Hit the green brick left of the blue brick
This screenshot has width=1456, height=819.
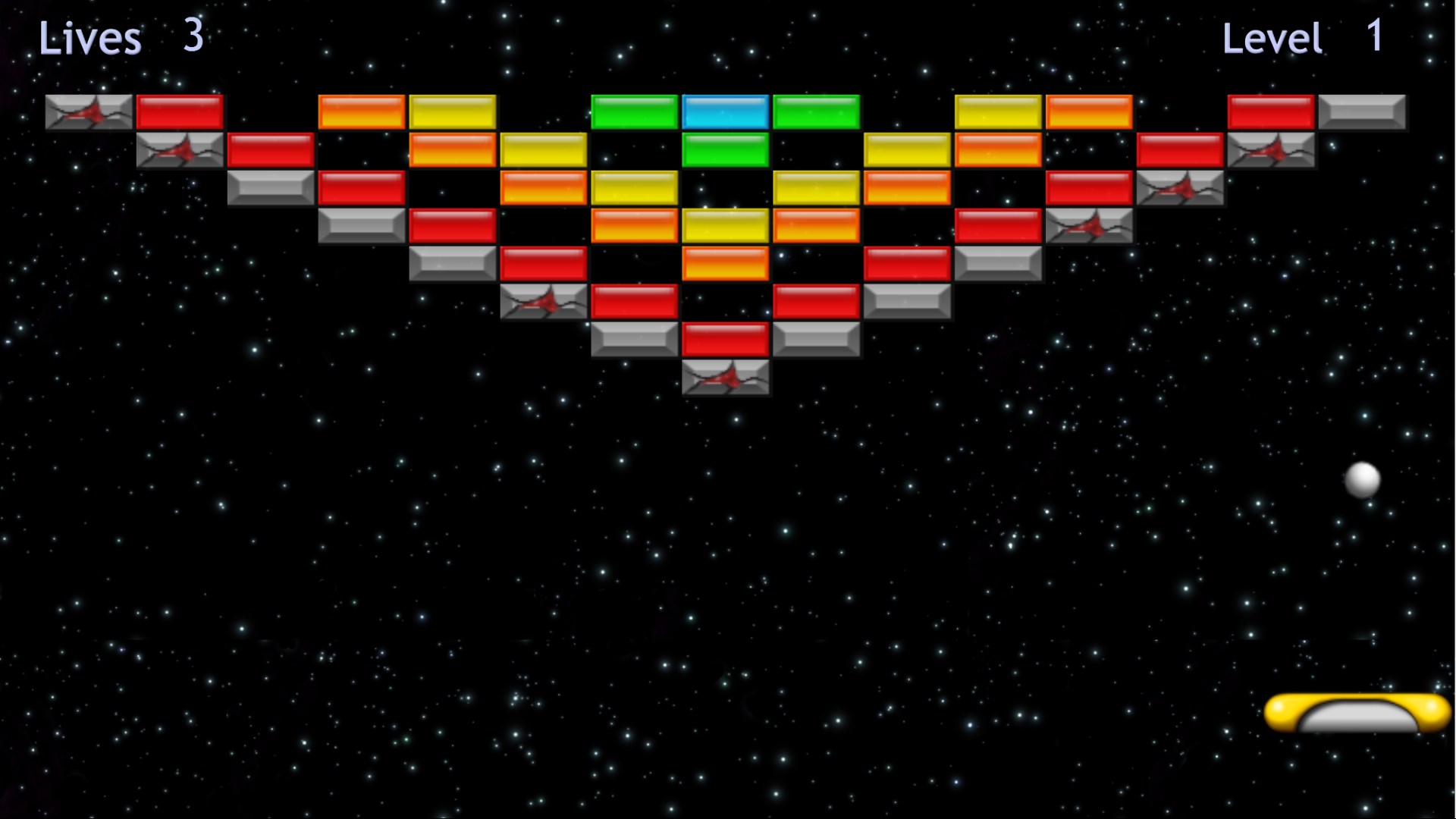[633, 111]
